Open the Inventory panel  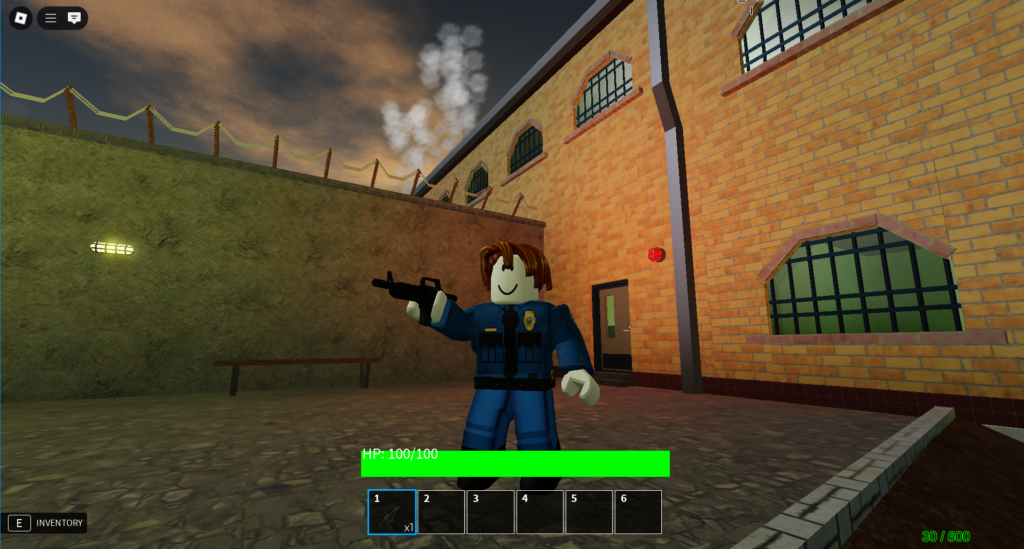46,523
